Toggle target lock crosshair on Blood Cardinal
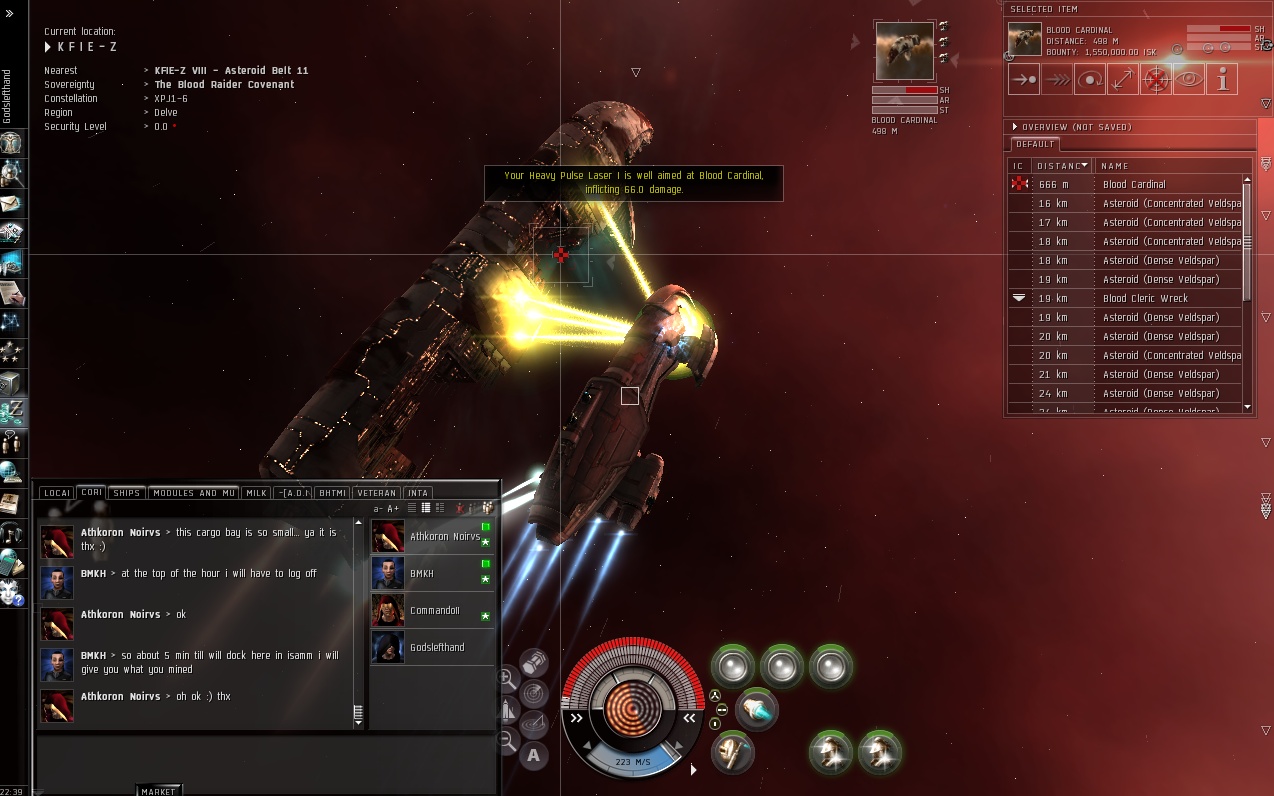This screenshot has width=1274, height=796. (1156, 79)
